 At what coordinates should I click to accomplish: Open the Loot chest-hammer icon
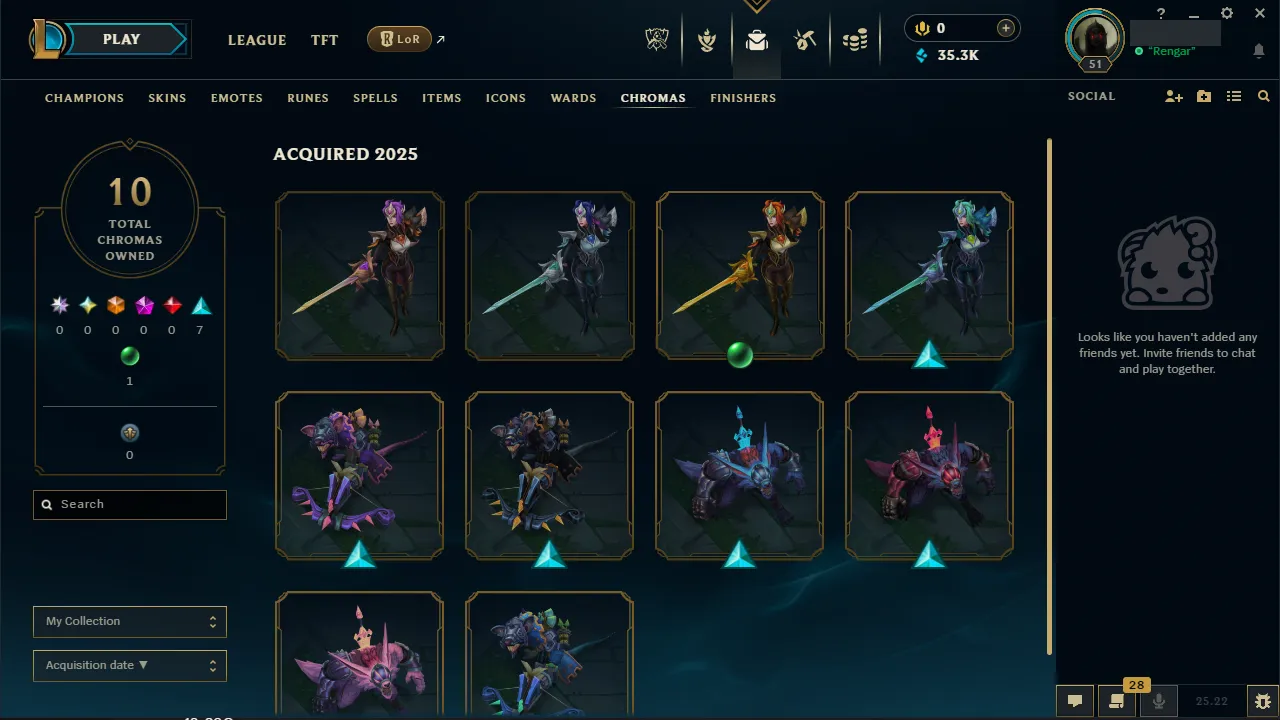click(x=805, y=40)
